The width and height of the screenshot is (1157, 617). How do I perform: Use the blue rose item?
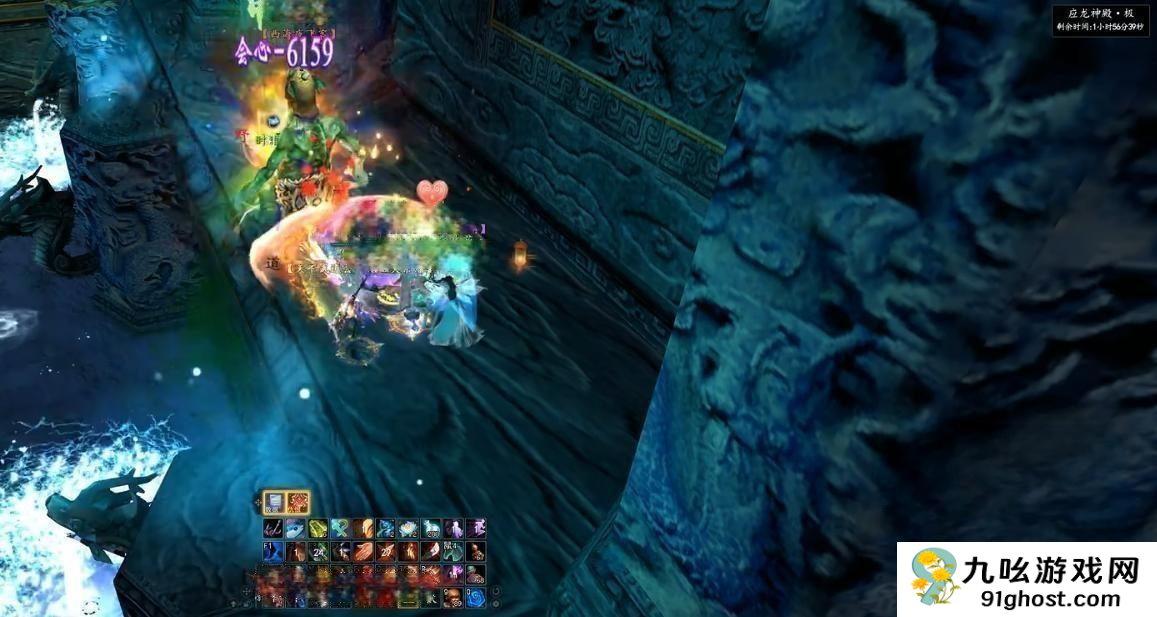475,598
